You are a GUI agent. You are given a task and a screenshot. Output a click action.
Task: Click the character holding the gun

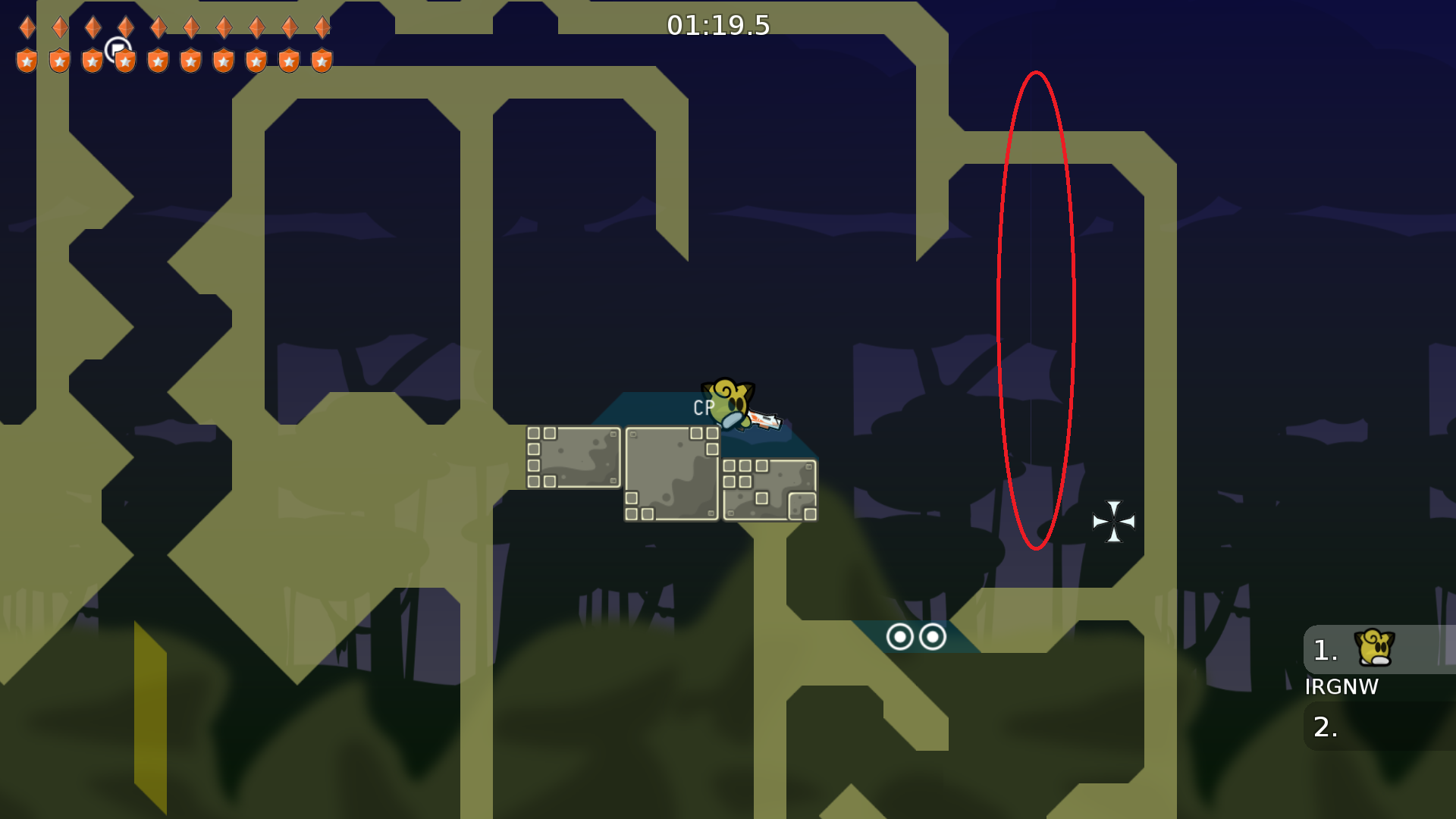732,406
